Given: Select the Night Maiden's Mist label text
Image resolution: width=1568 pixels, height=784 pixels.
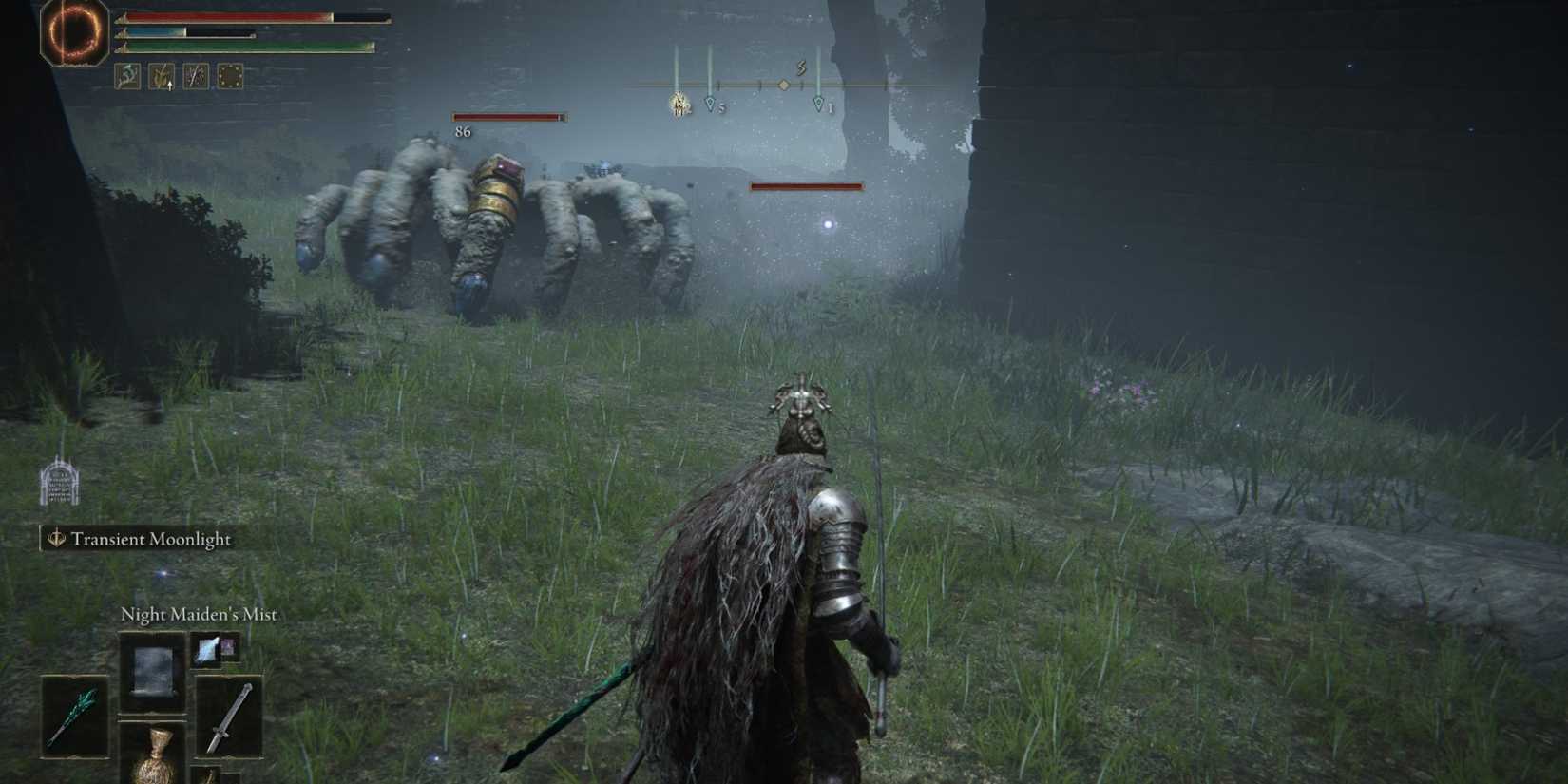Looking at the screenshot, I should [198, 616].
